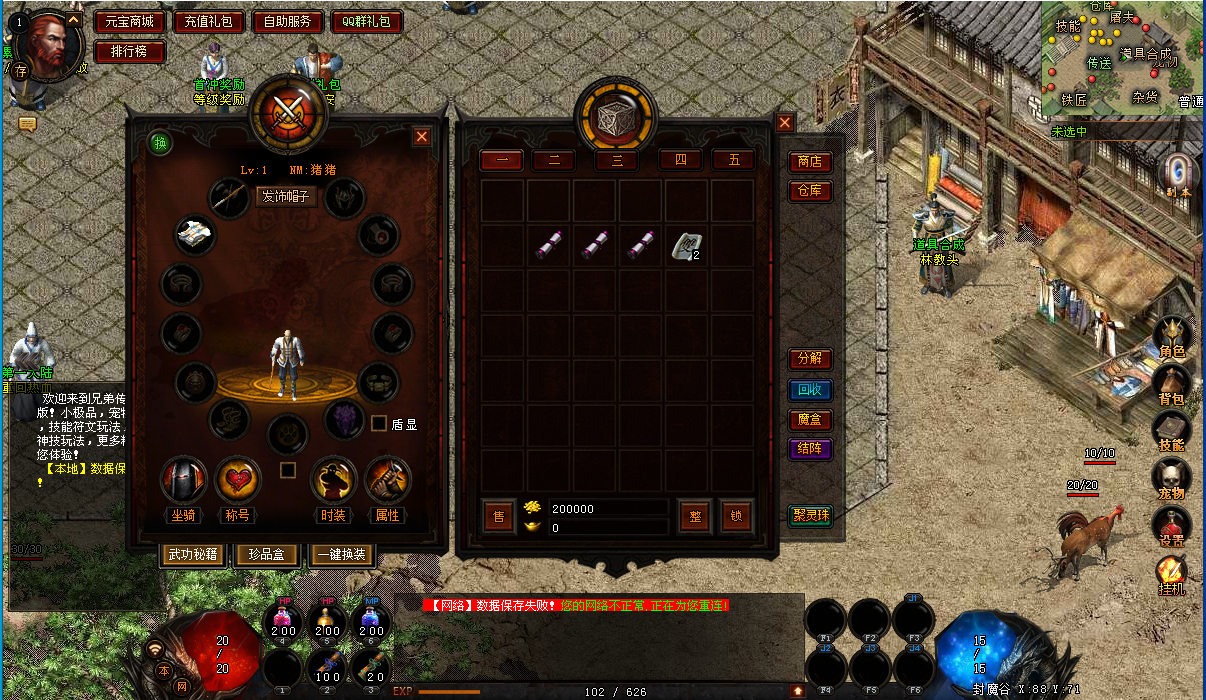Open 武功秘籍 martial arts manual

coord(193,555)
